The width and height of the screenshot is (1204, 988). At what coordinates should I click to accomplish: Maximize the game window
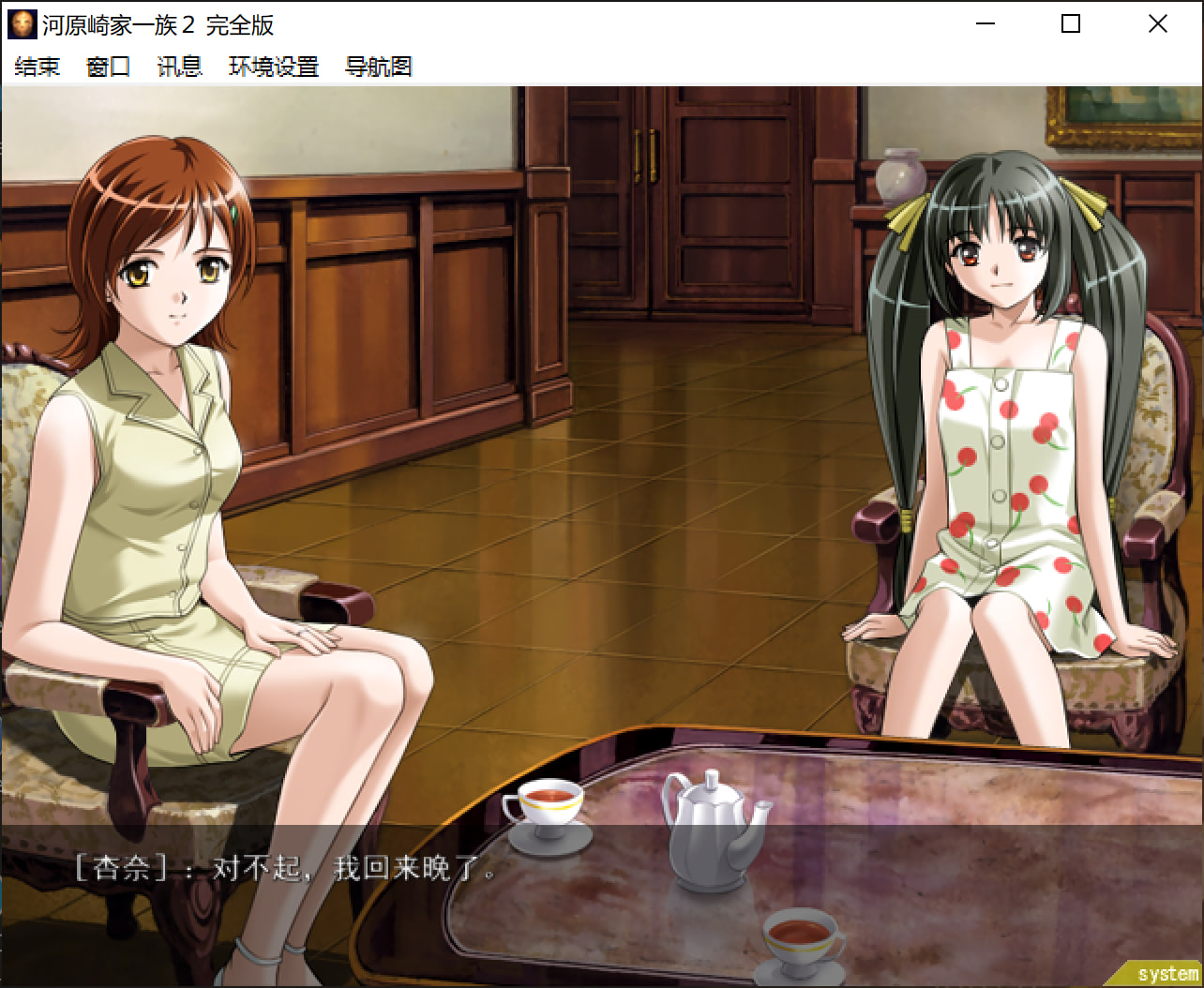point(1071,24)
